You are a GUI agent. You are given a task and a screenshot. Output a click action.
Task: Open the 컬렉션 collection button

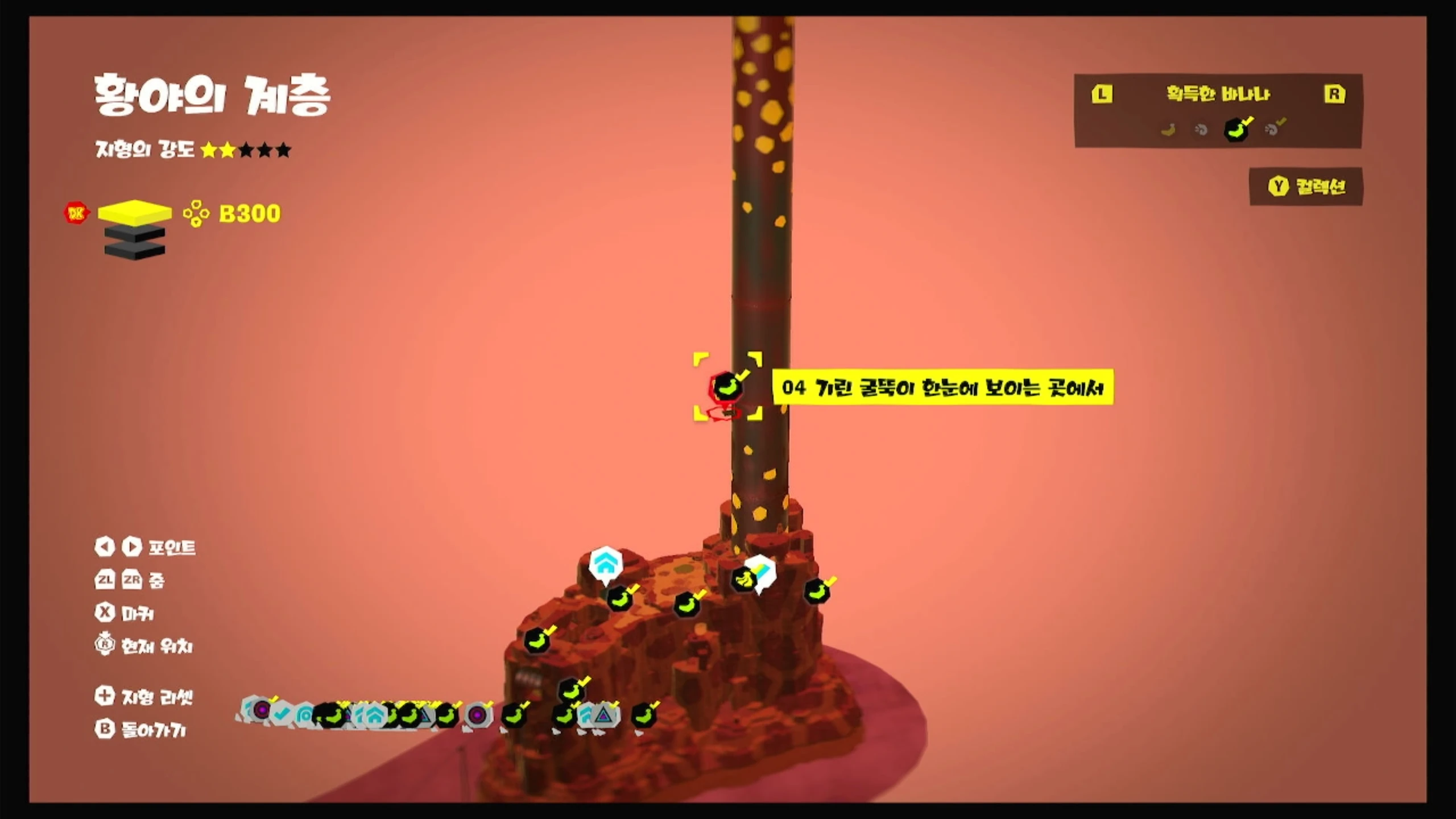[1306, 187]
